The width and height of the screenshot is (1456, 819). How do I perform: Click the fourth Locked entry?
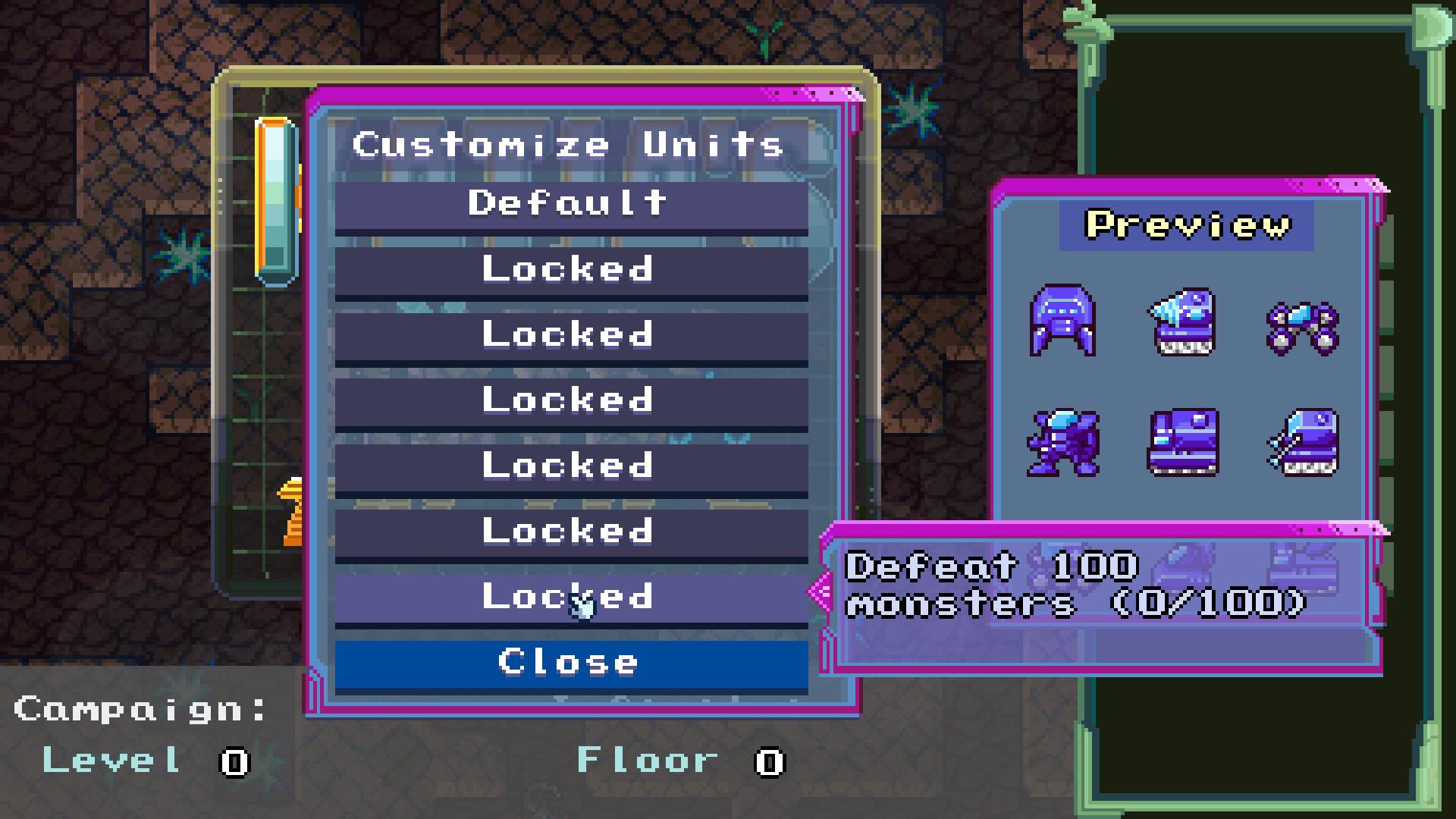coord(570,466)
